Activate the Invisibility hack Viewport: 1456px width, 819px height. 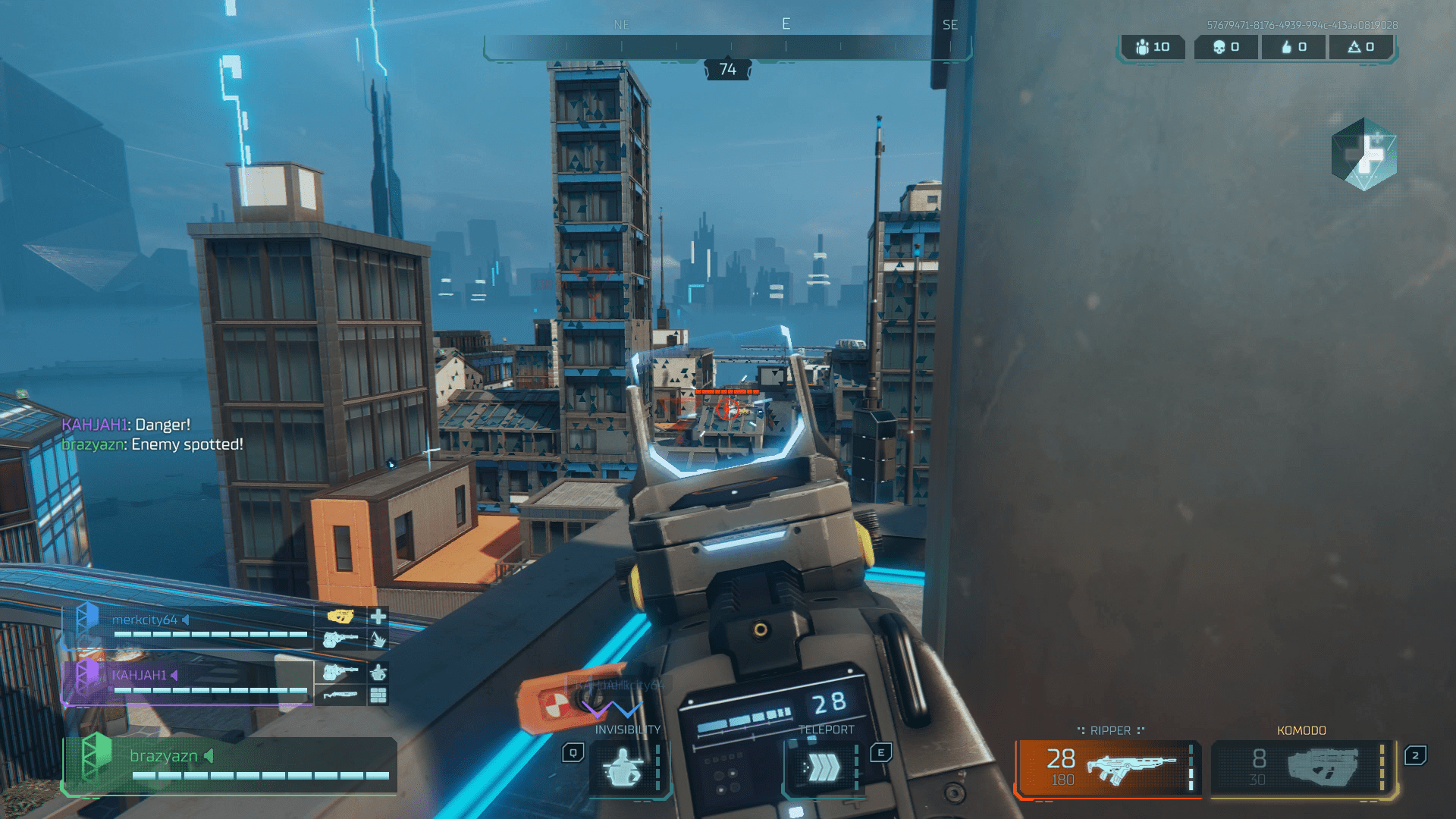625,768
